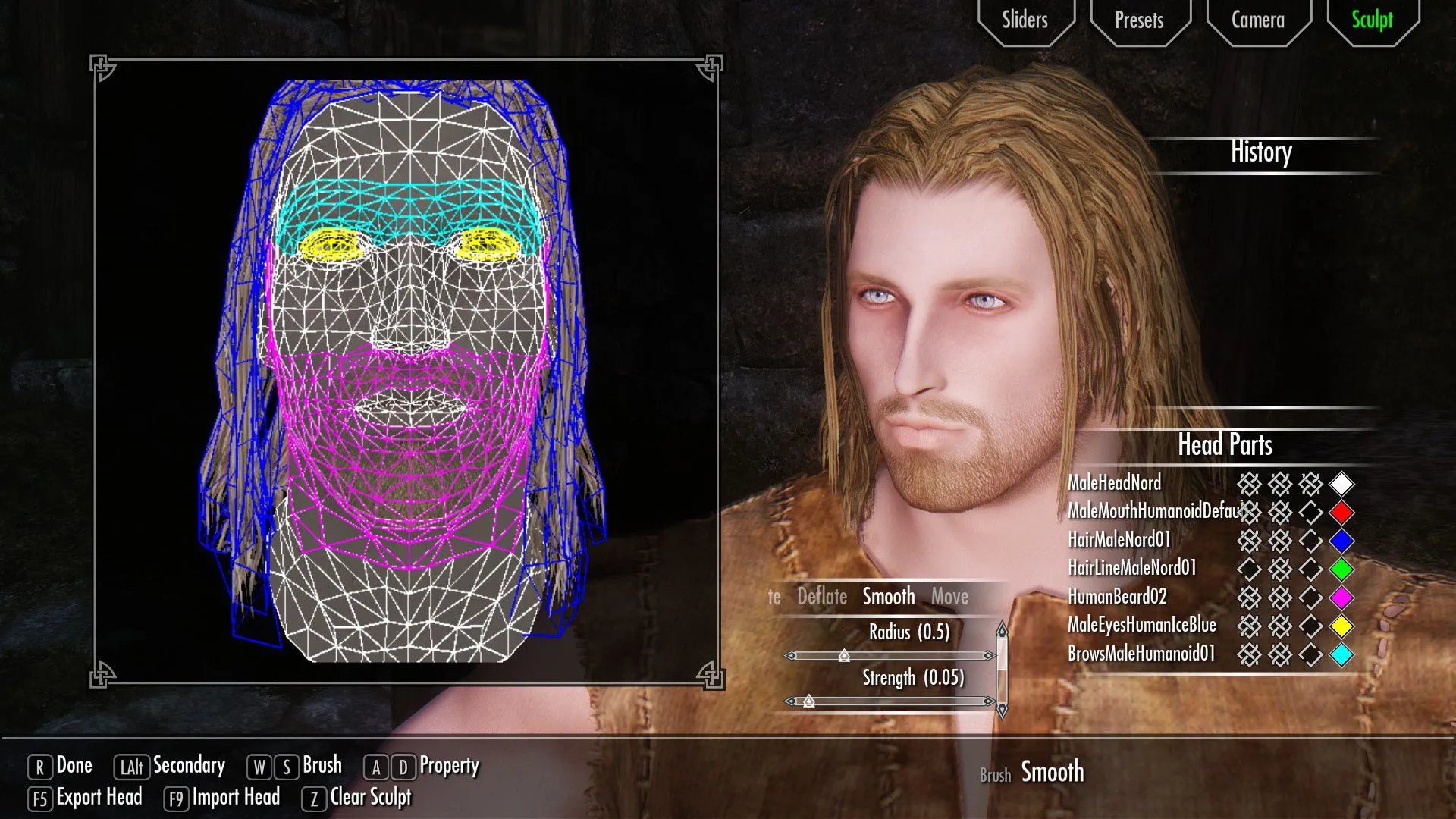This screenshot has height=819, width=1456.
Task: Adjust the Radius slider handle
Action: (844, 656)
